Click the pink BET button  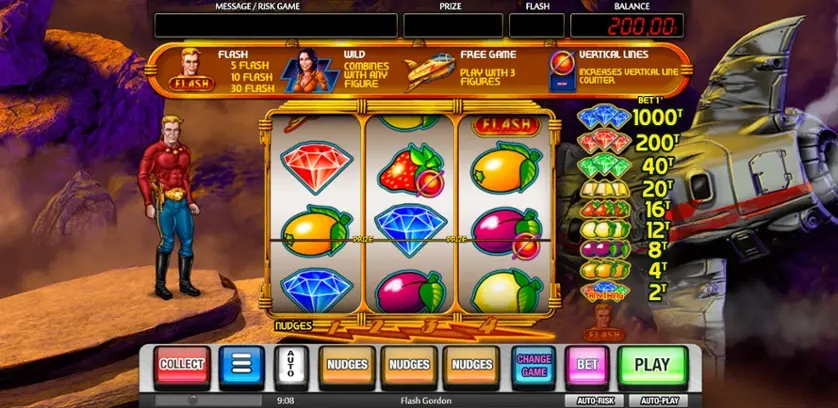coord(587,365)
